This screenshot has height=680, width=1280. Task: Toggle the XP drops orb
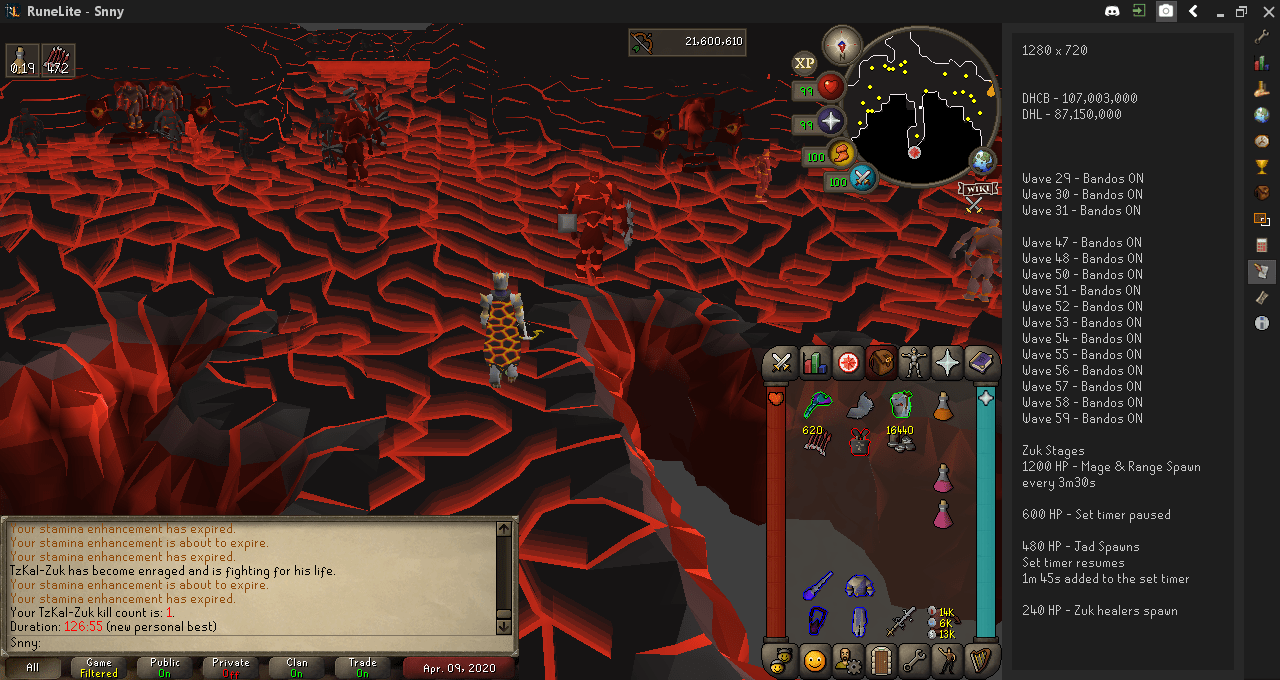(805, 63)
